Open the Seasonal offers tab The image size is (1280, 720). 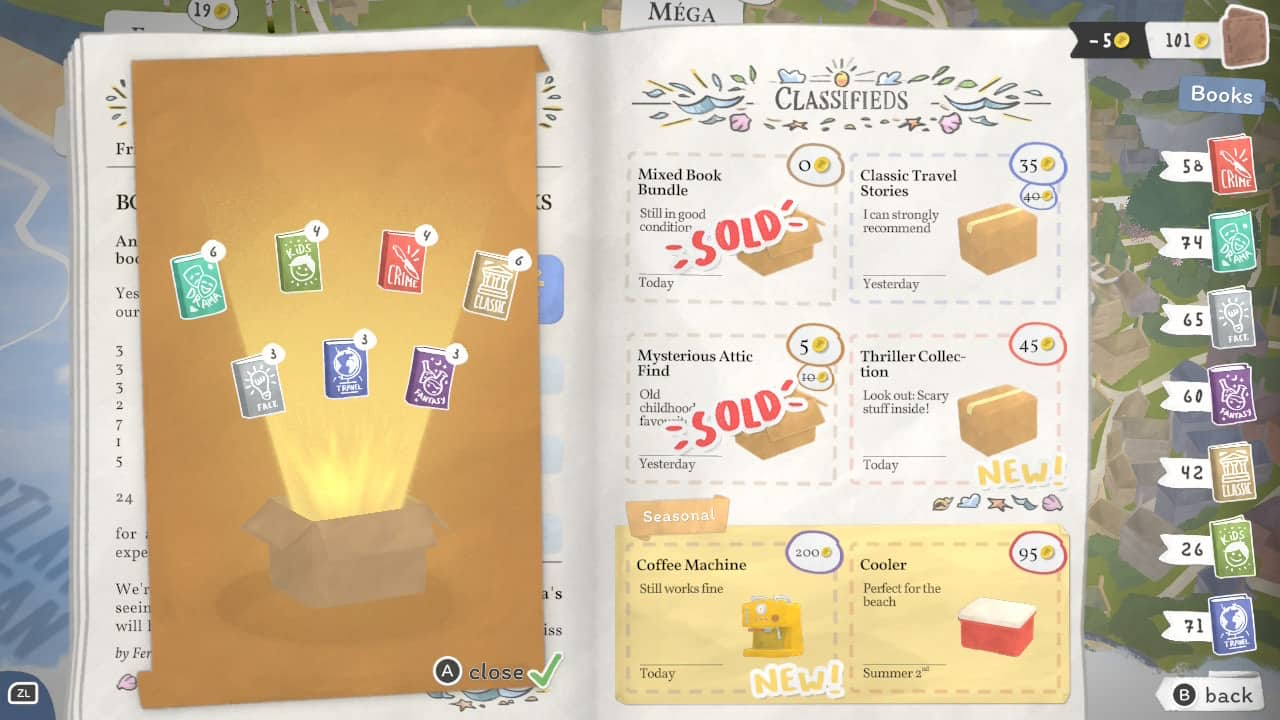pyautogui.click(x=678, y=516)
